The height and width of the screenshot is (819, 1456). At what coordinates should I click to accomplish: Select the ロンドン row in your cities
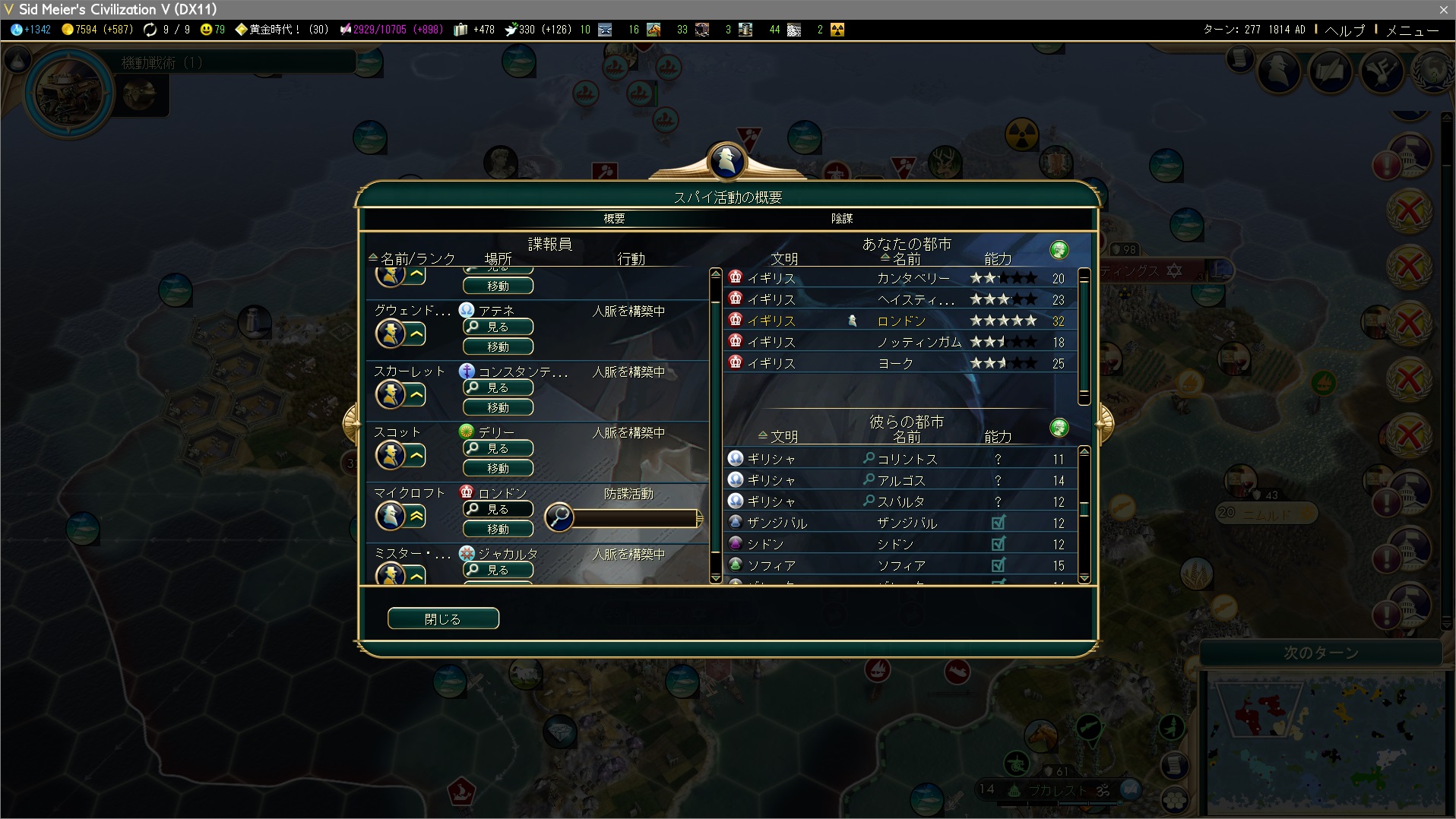[x=901, y=321]
